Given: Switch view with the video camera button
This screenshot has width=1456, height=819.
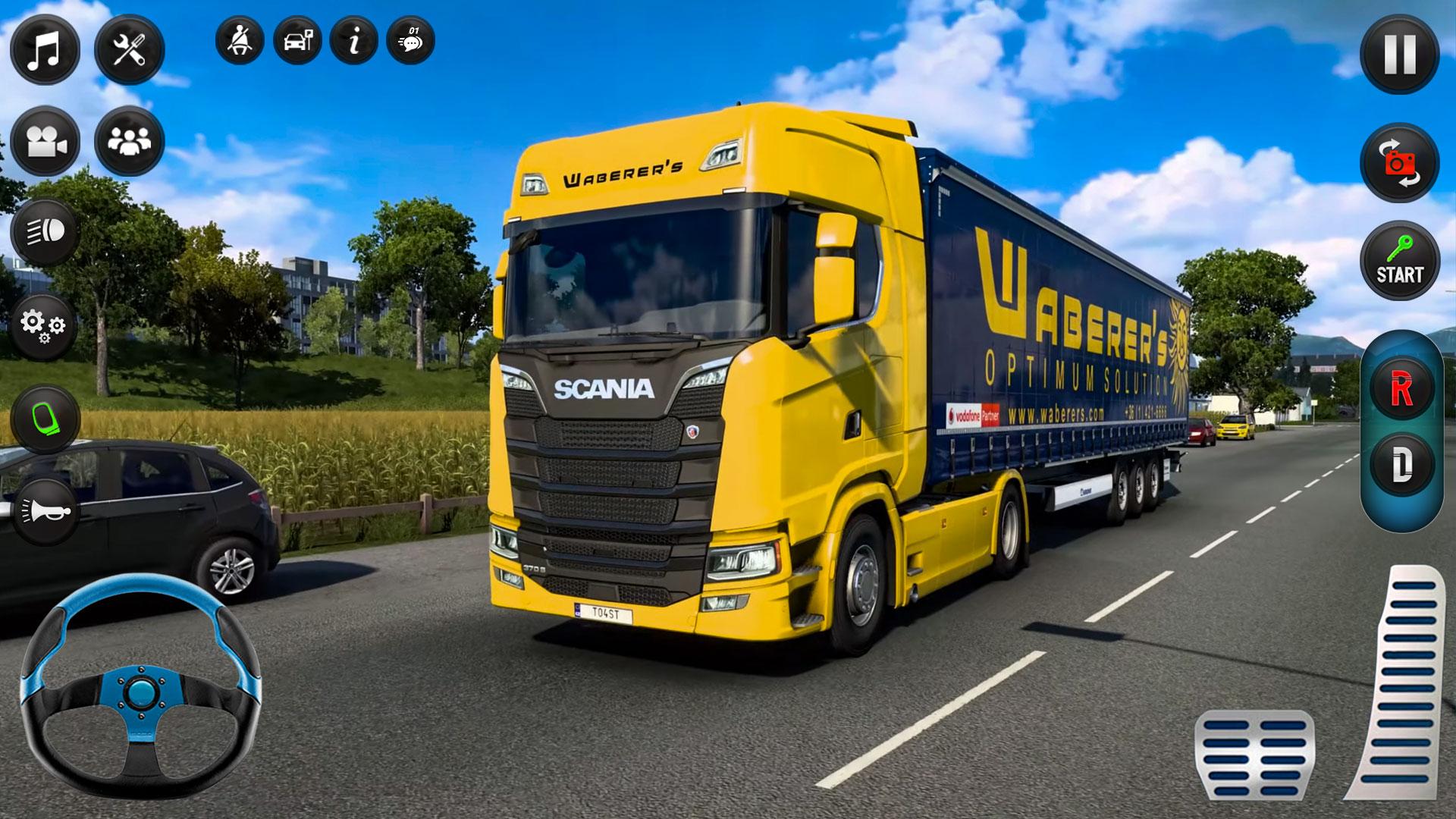Looking at the screenshot, I should click(x=45, y=142).
